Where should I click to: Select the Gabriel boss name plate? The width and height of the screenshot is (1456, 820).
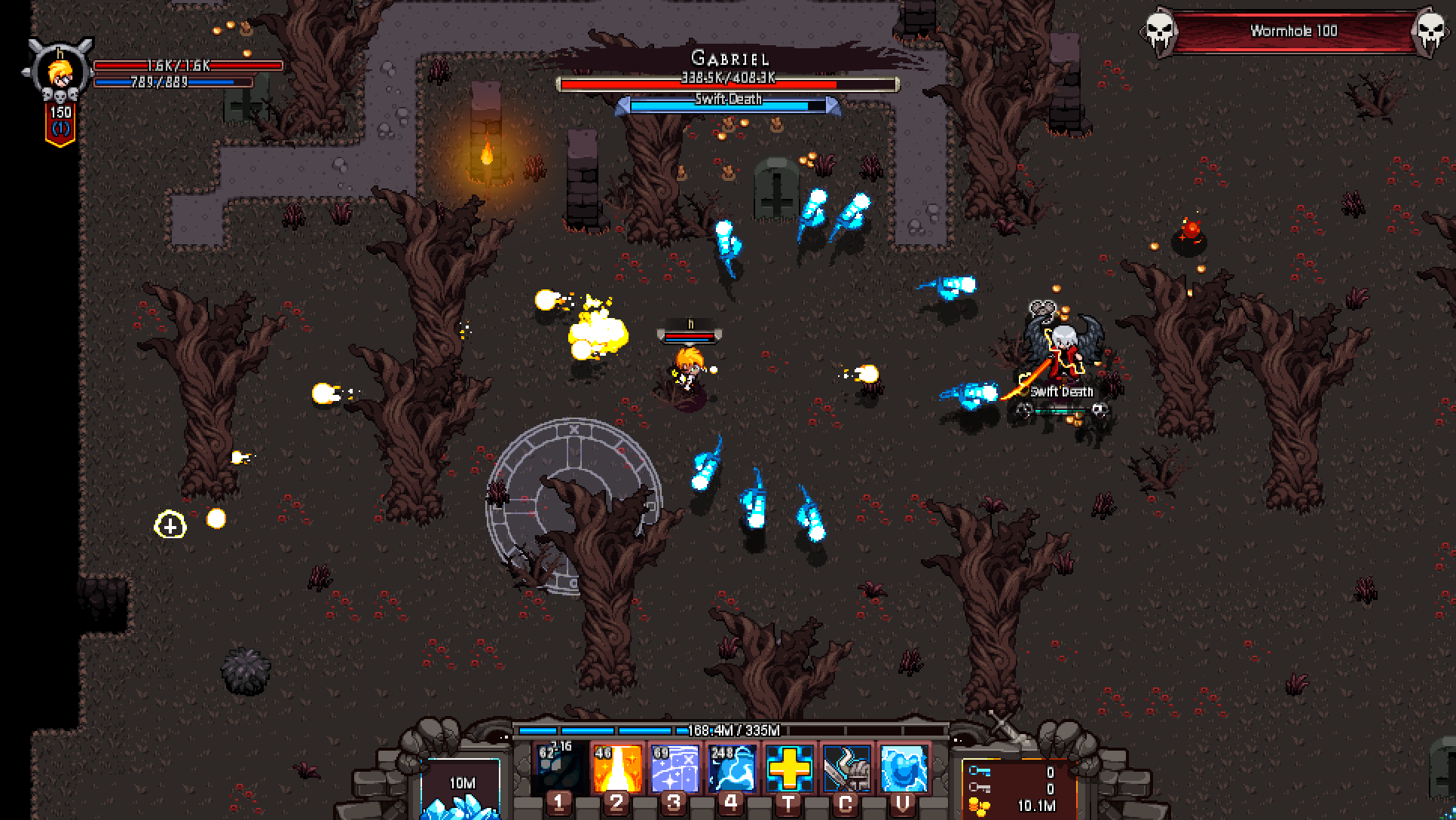[727, 57]
